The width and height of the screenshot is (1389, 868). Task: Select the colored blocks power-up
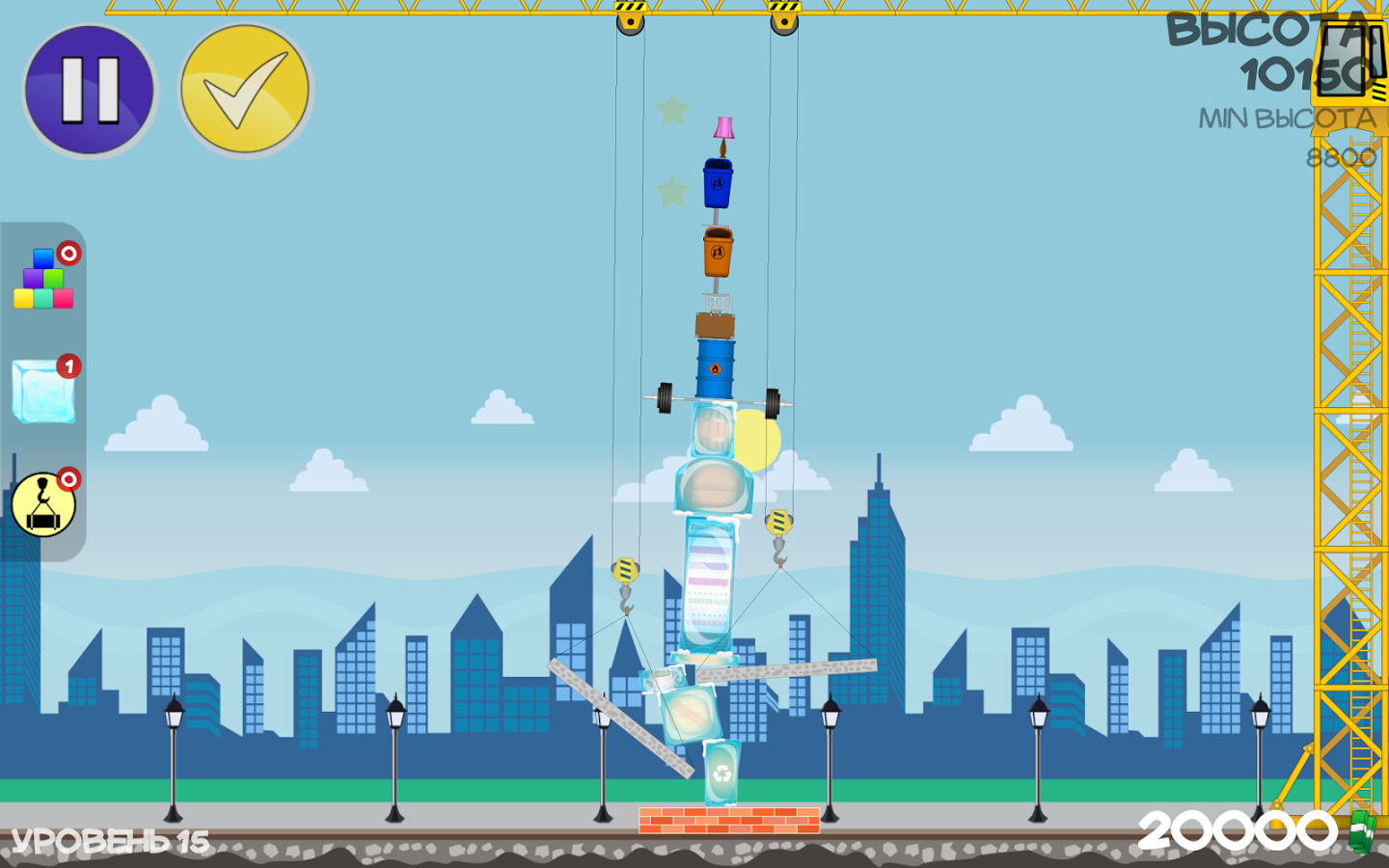(x=43, y=280)
